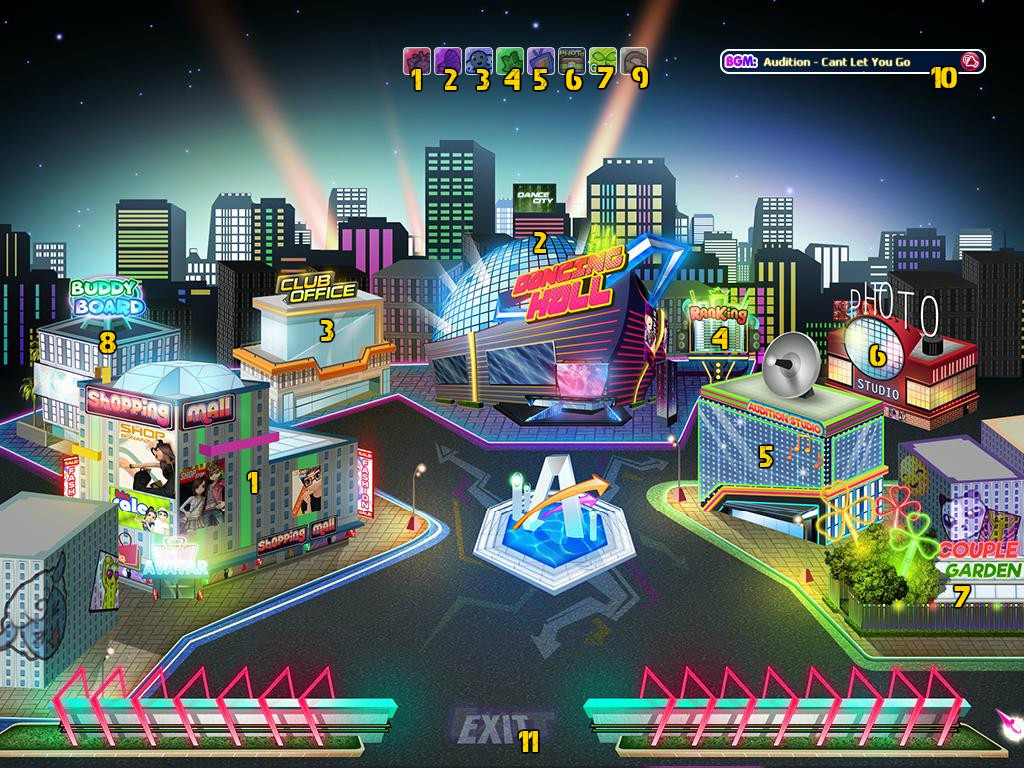This screenshot has height=768, width=1024.
Task: Click the red button on the BGM bar
Action: (968, 62)
